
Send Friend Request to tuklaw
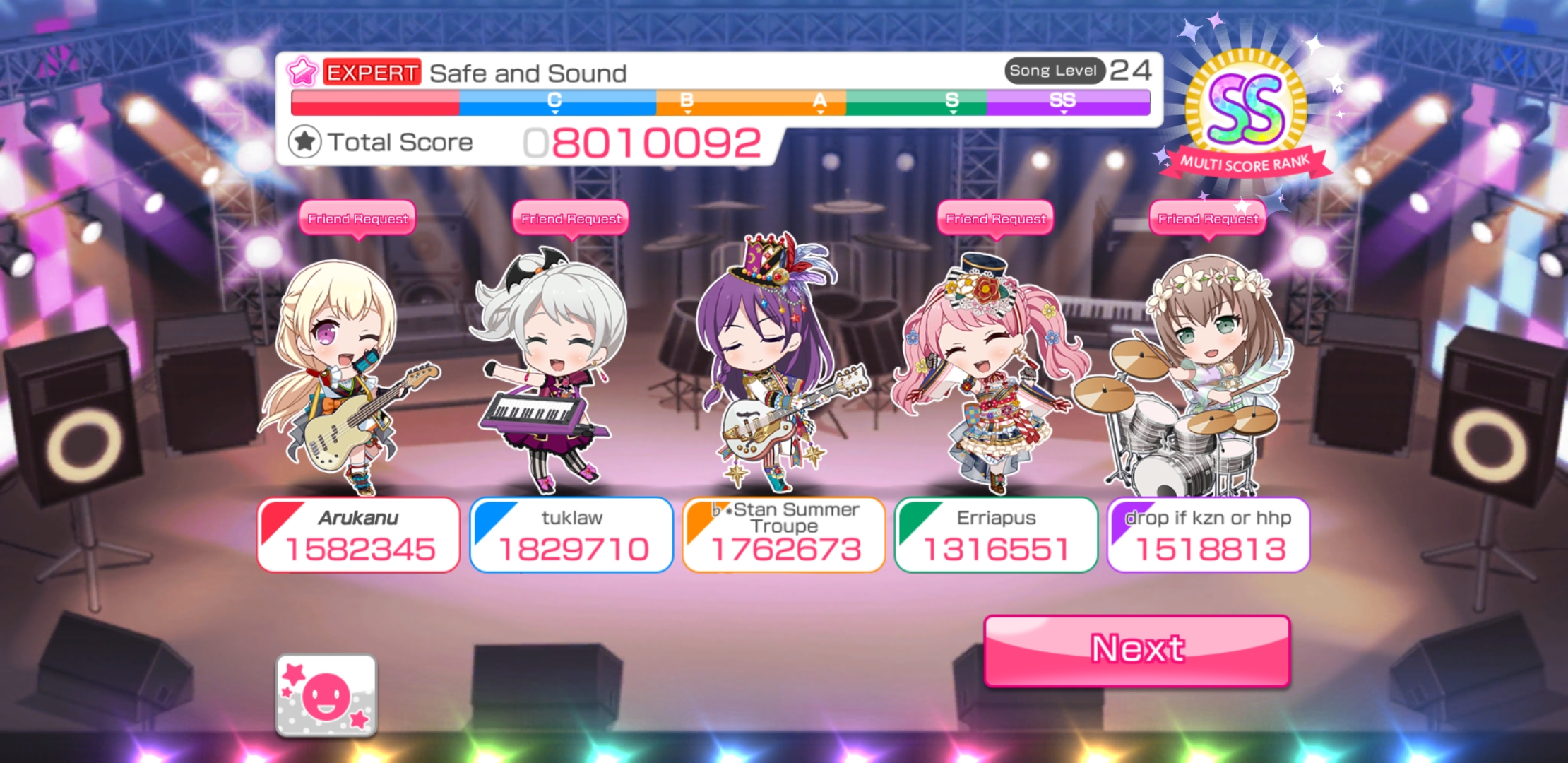(571, 219)
